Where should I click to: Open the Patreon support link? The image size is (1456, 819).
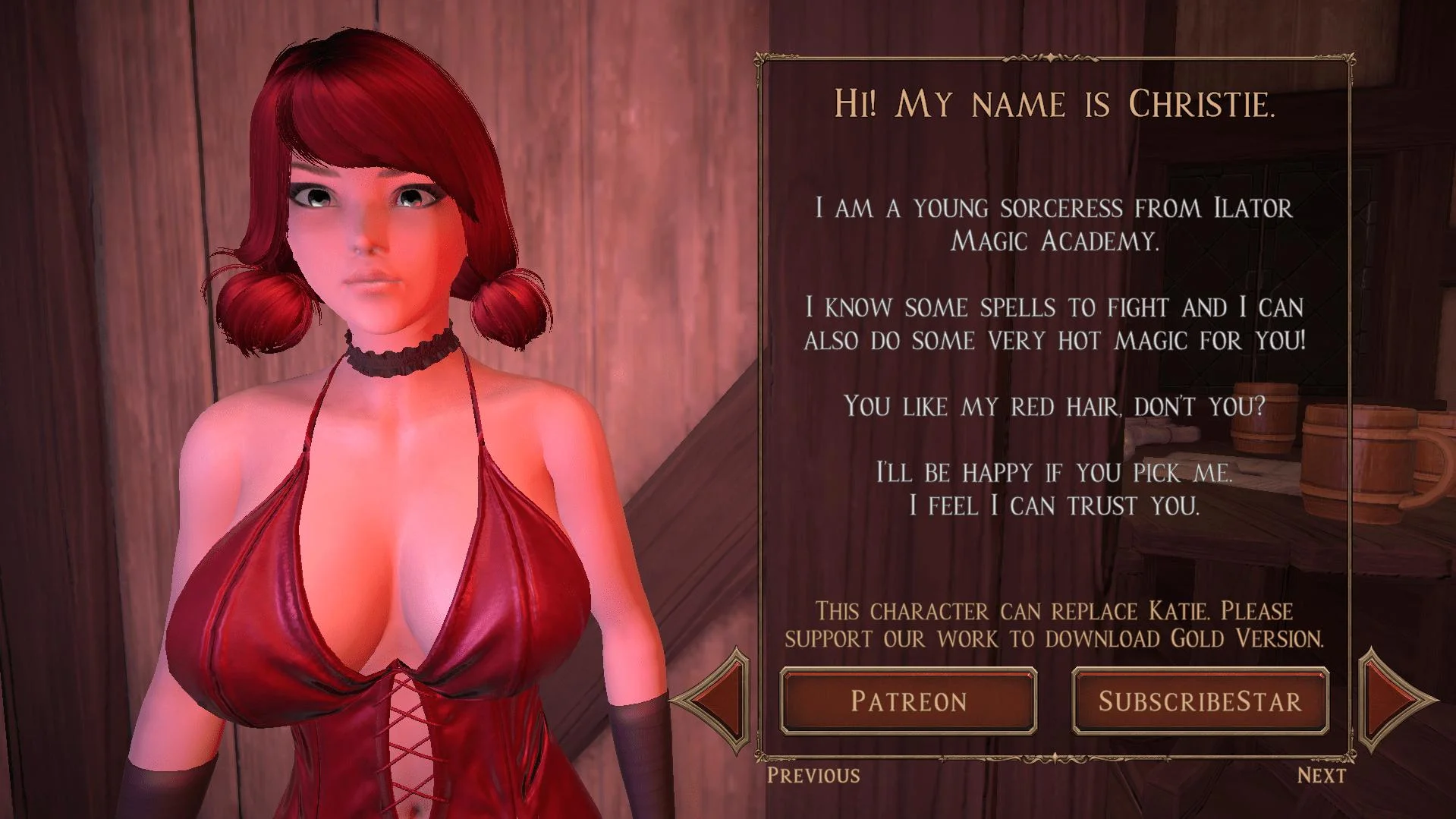point(908,701)
